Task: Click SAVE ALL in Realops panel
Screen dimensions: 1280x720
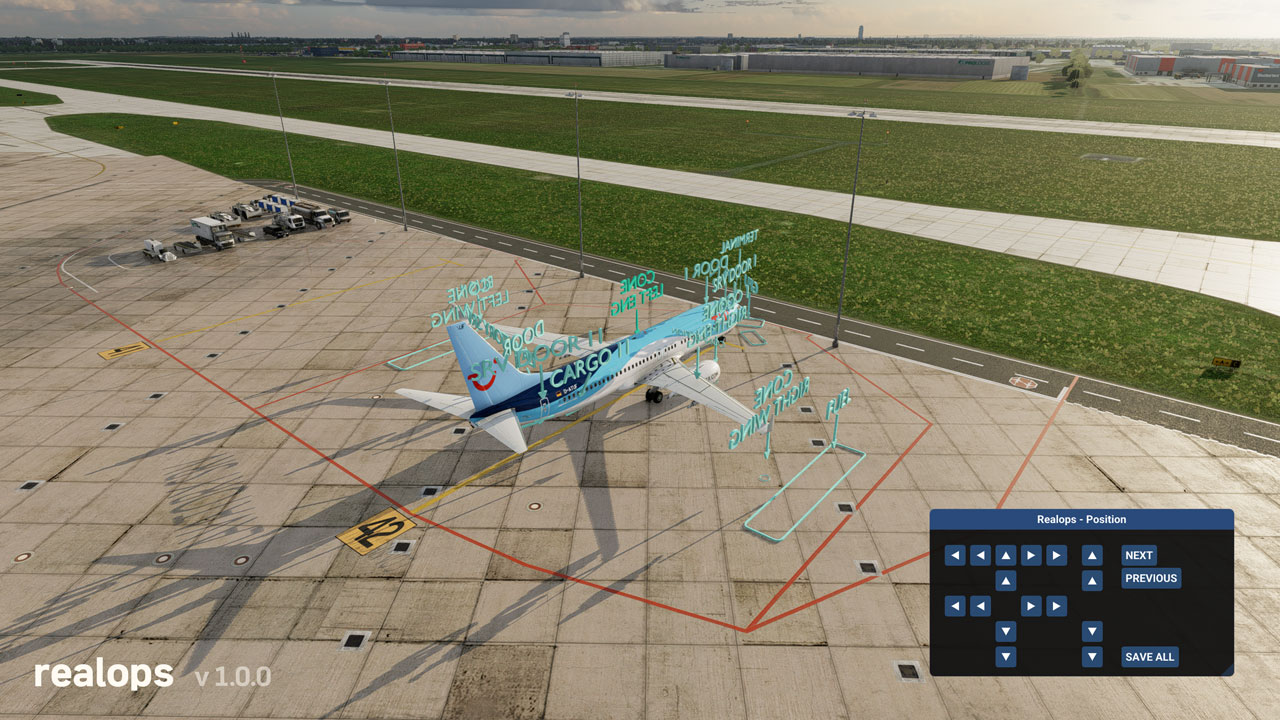Action: (x=1149, y=657)
